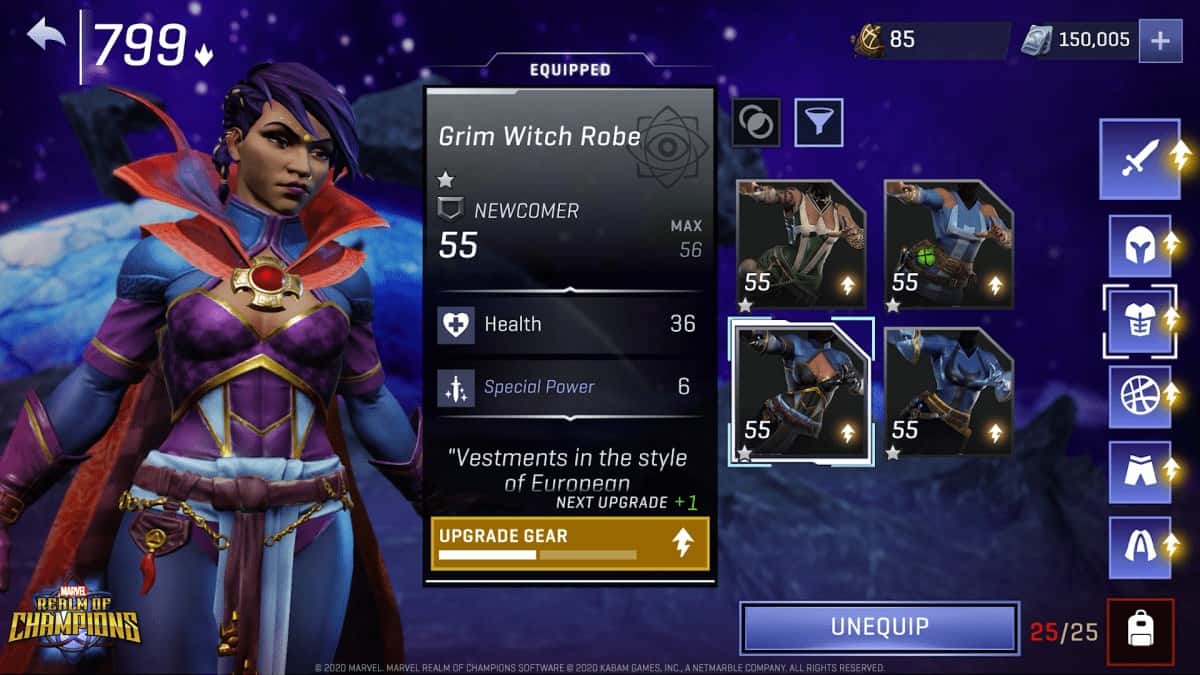Add more units with the plus button
This screenshot has height=675, width=1200.
click(1160, 41)
